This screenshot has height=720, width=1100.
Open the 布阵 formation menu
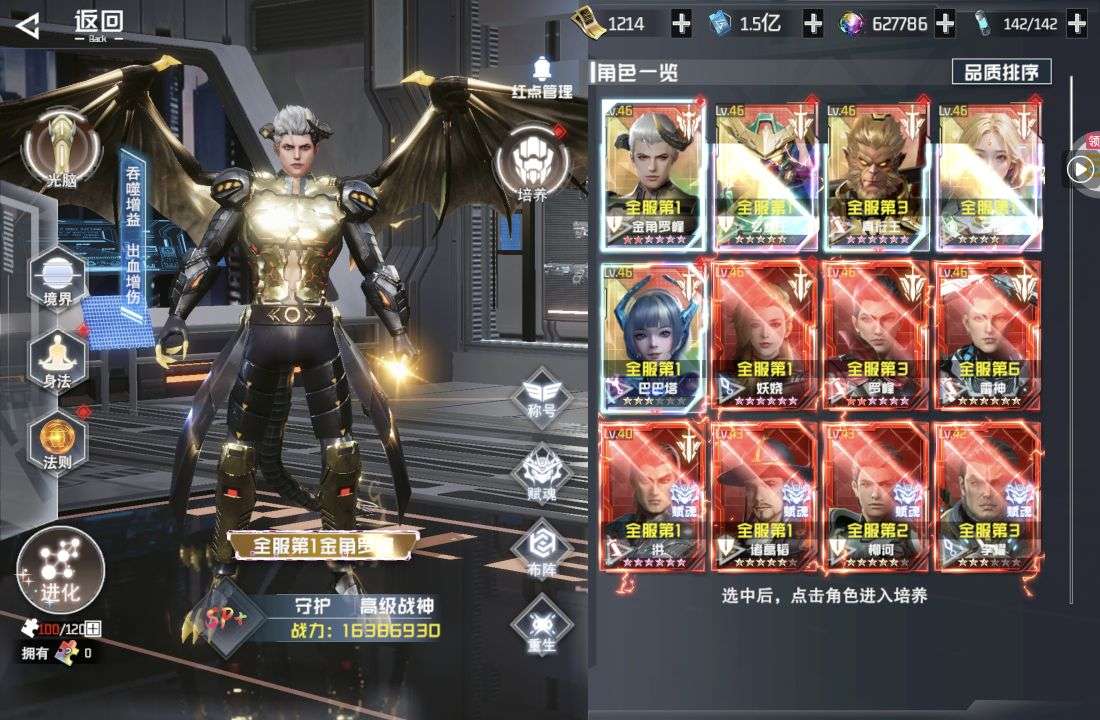coord(541,547)
